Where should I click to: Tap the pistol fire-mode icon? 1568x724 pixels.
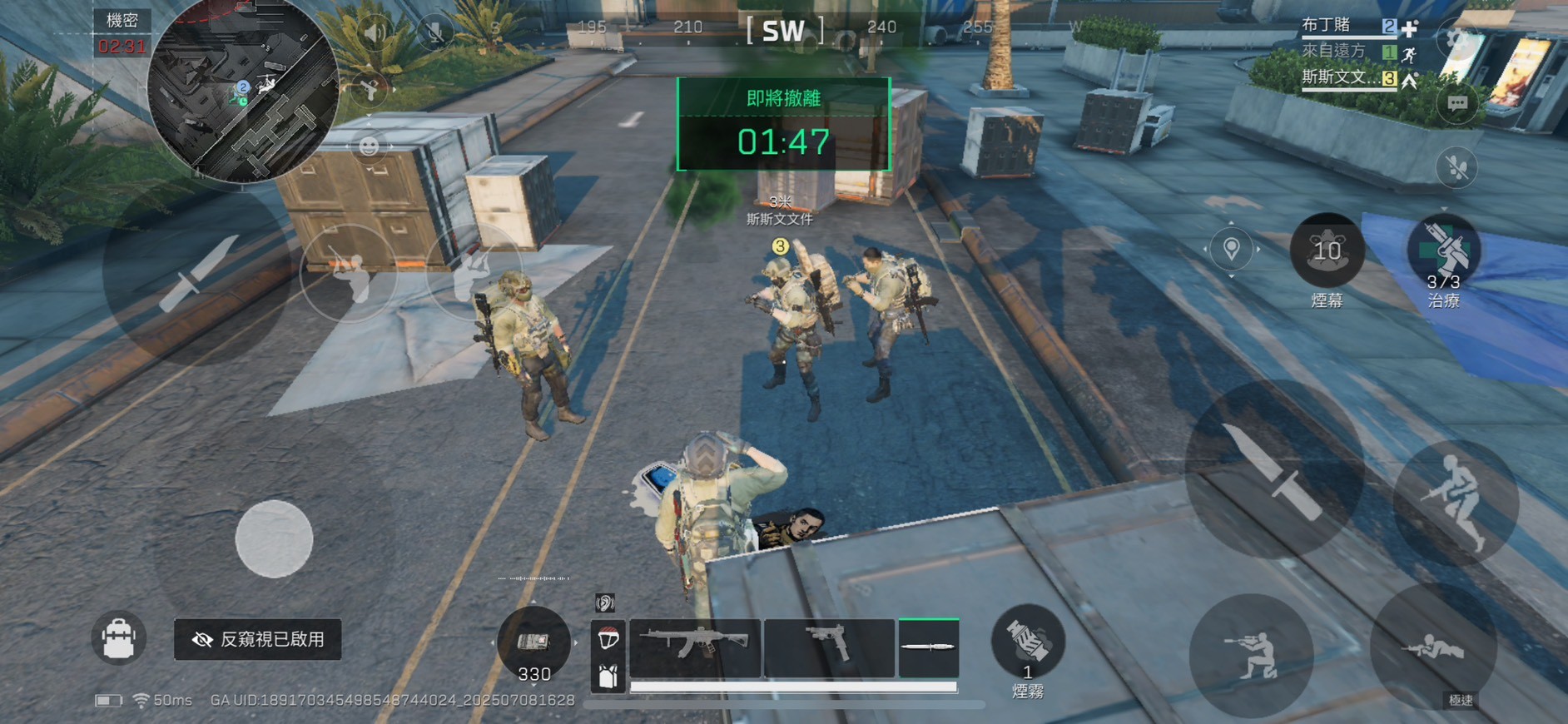(x=369, y=88)
